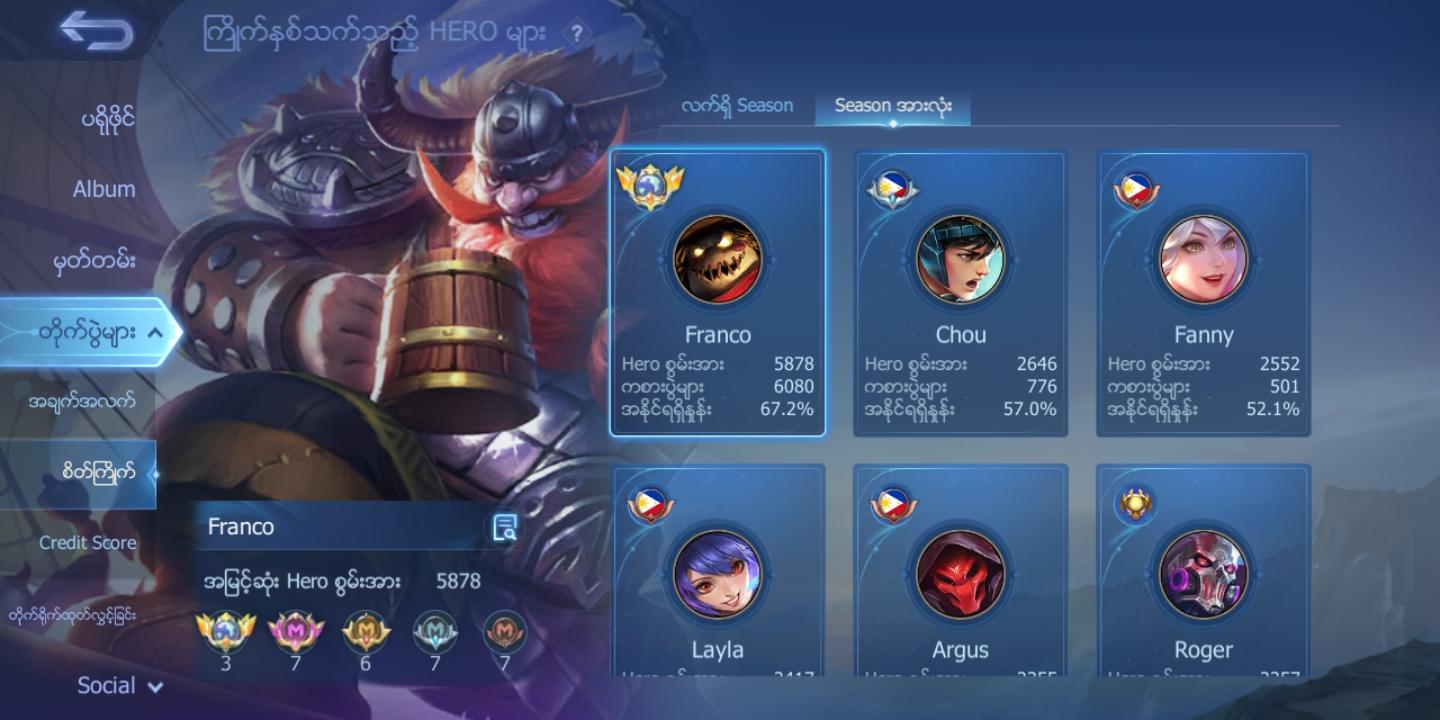Click the back arrow at top left

(96, 30)
